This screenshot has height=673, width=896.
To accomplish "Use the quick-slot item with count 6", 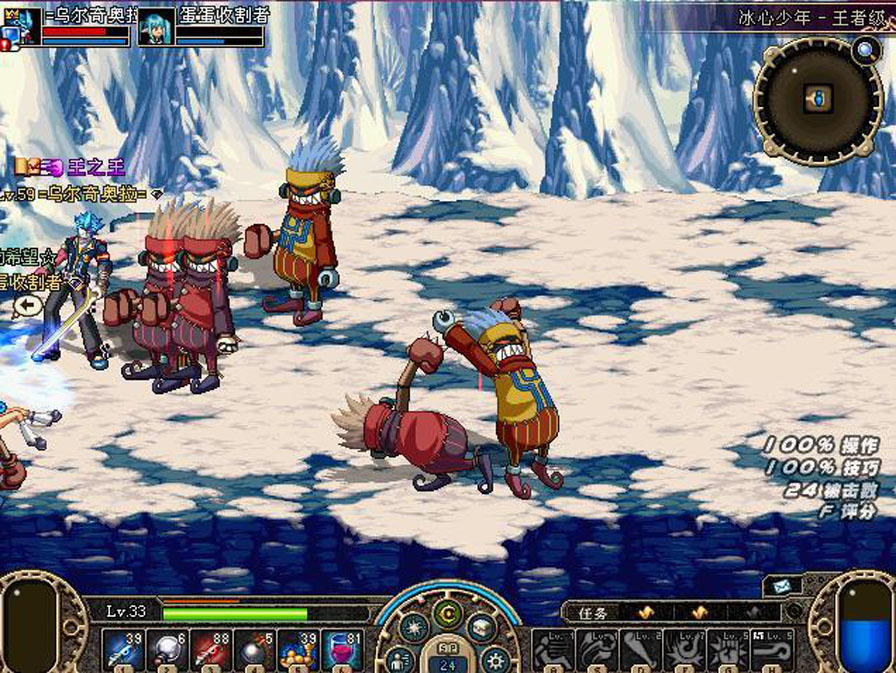I will [x=168, y=650].
